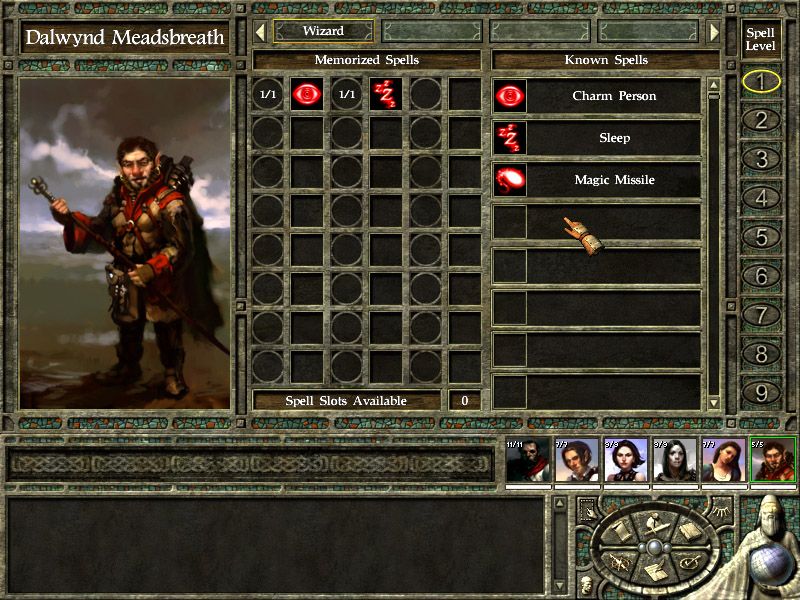800x600 pixels.
Task: Click the right arrow beside the class tabs
Action: (714, 31)
